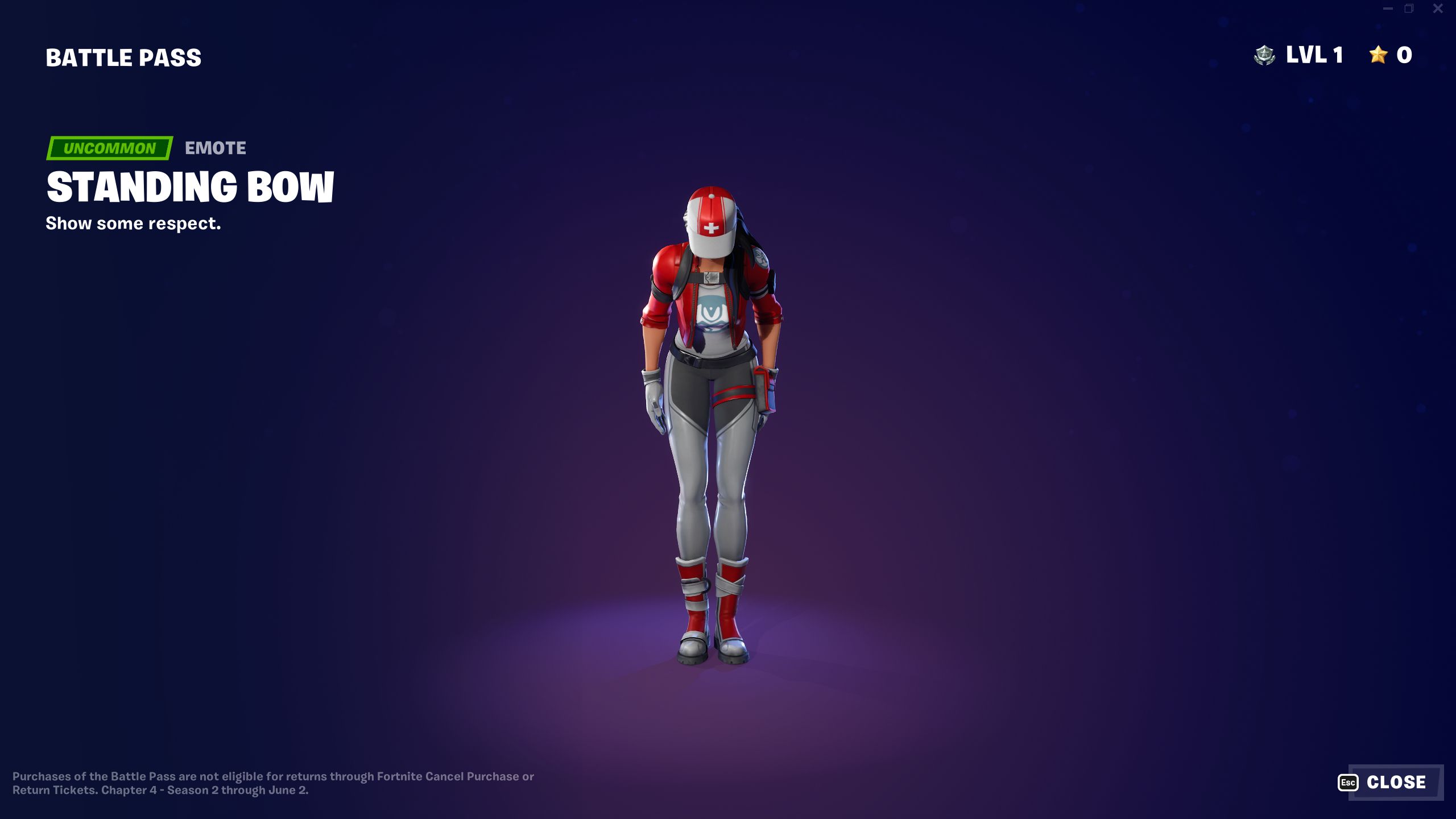Click the BATTLE PASS heading
The height and width of the screenshot is (819, 1456).
coord(123,56)
